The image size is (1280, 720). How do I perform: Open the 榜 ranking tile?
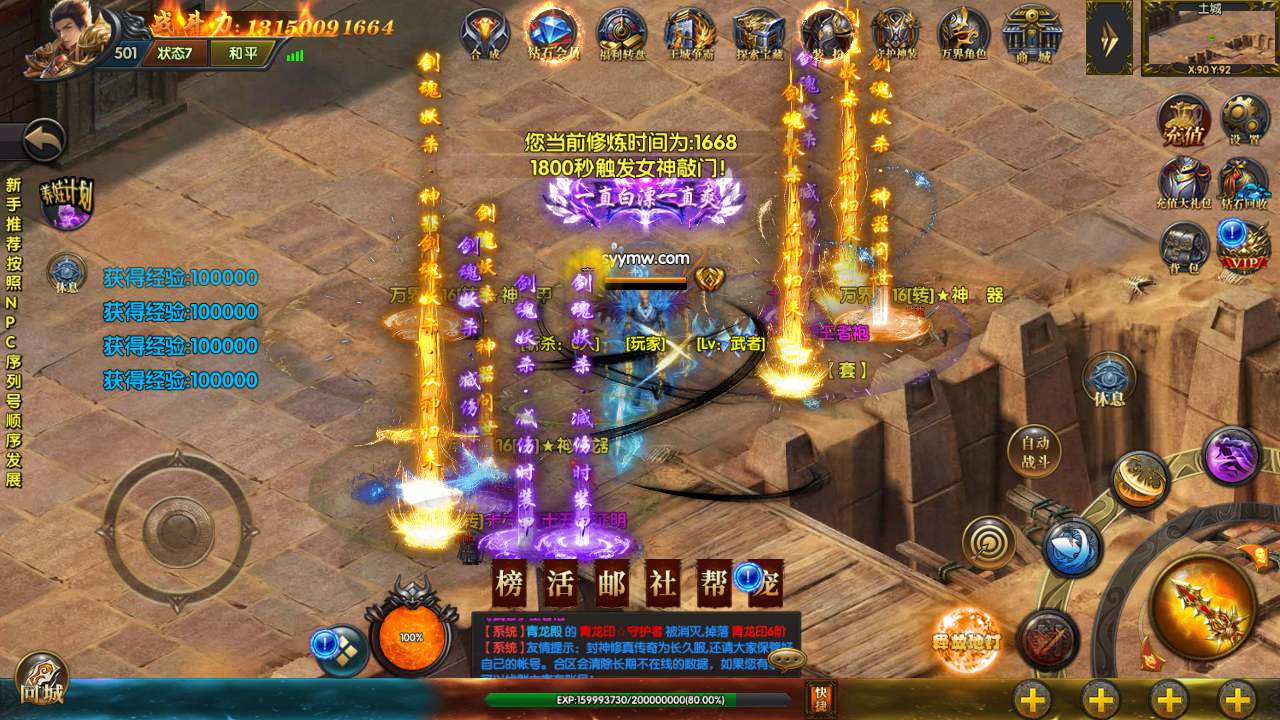(x=510, y=584)
